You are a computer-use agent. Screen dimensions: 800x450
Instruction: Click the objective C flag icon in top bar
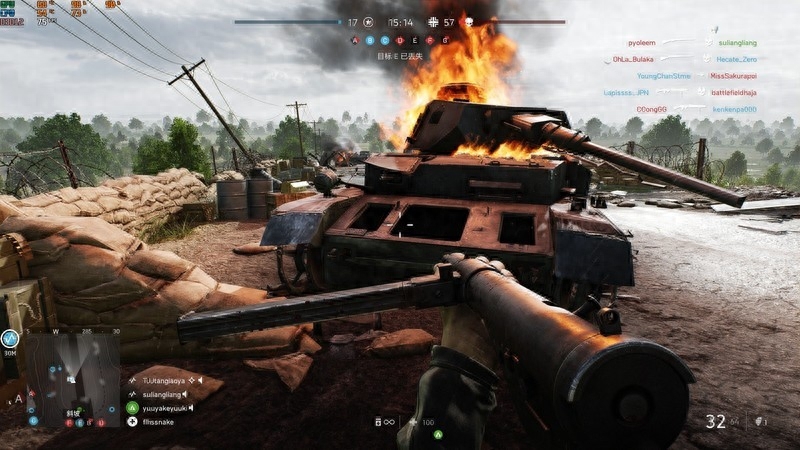[384, 41]
